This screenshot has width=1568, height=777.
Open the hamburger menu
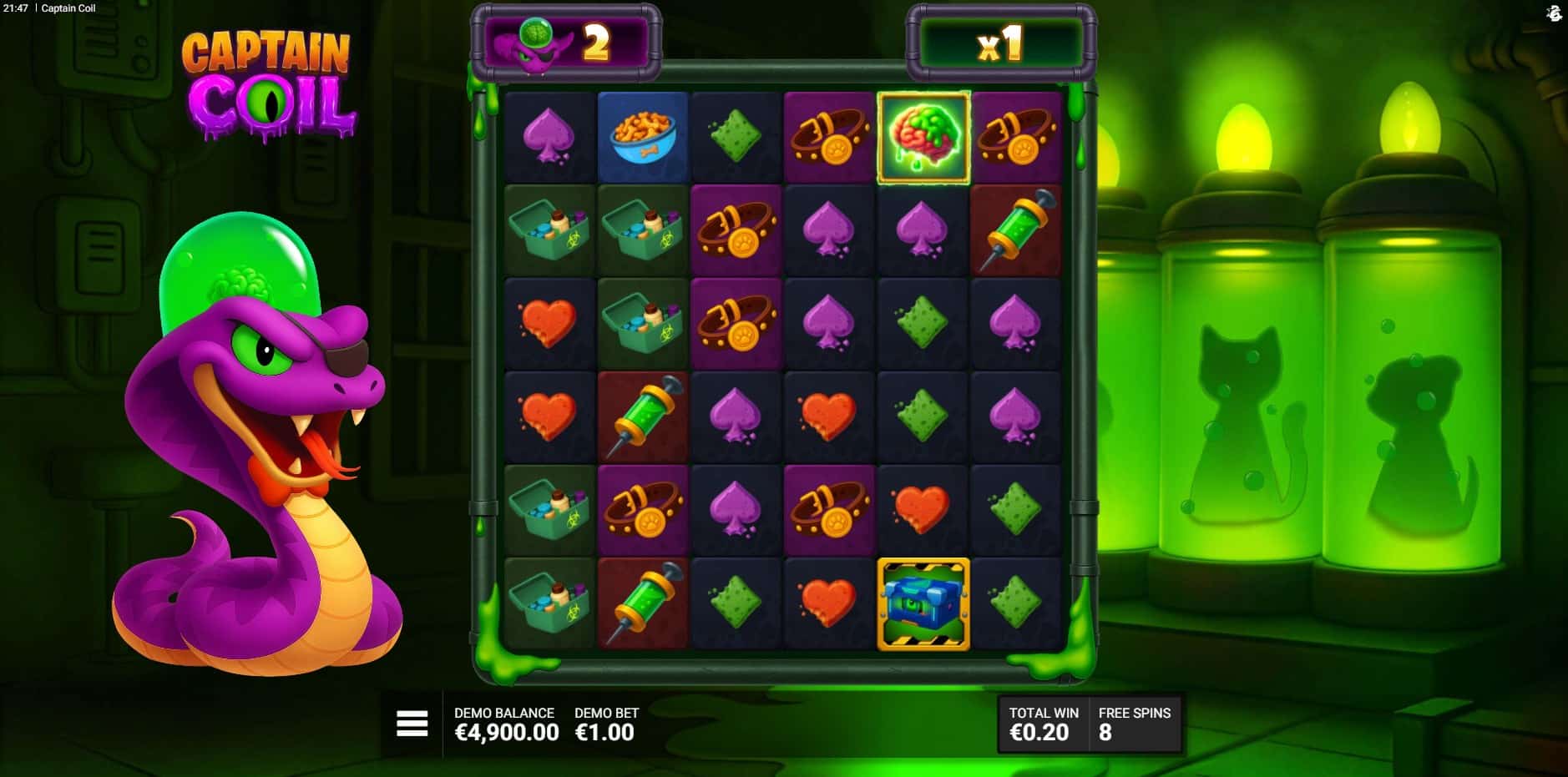[412, 724]
